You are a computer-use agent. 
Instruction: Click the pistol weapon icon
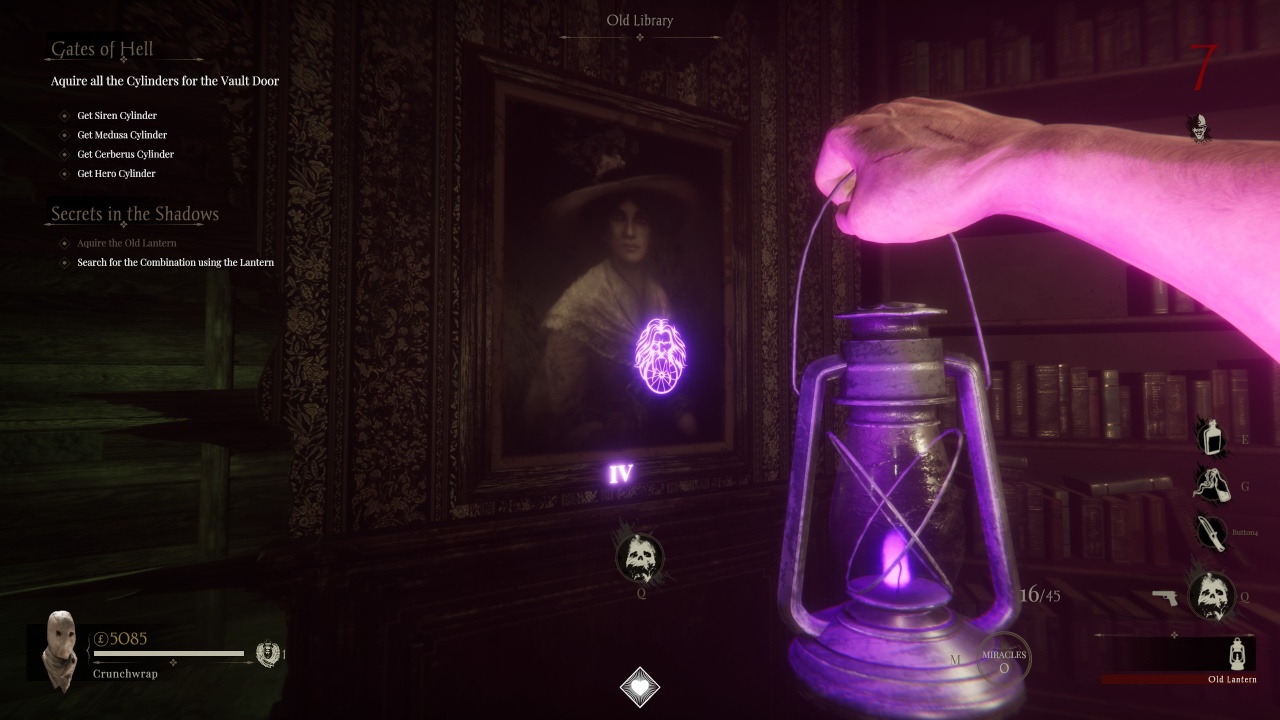(x=1164, y=597)
